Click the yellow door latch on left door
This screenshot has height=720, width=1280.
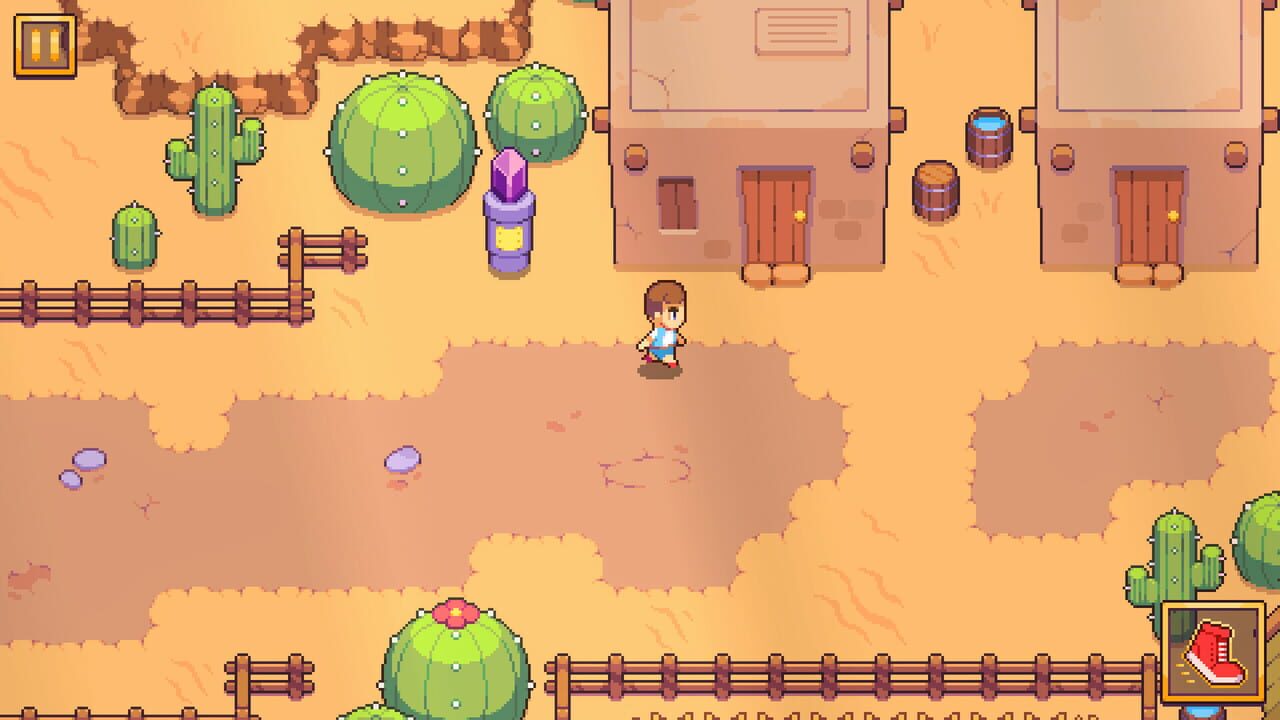pyautogui.click(x=800, y=216)
